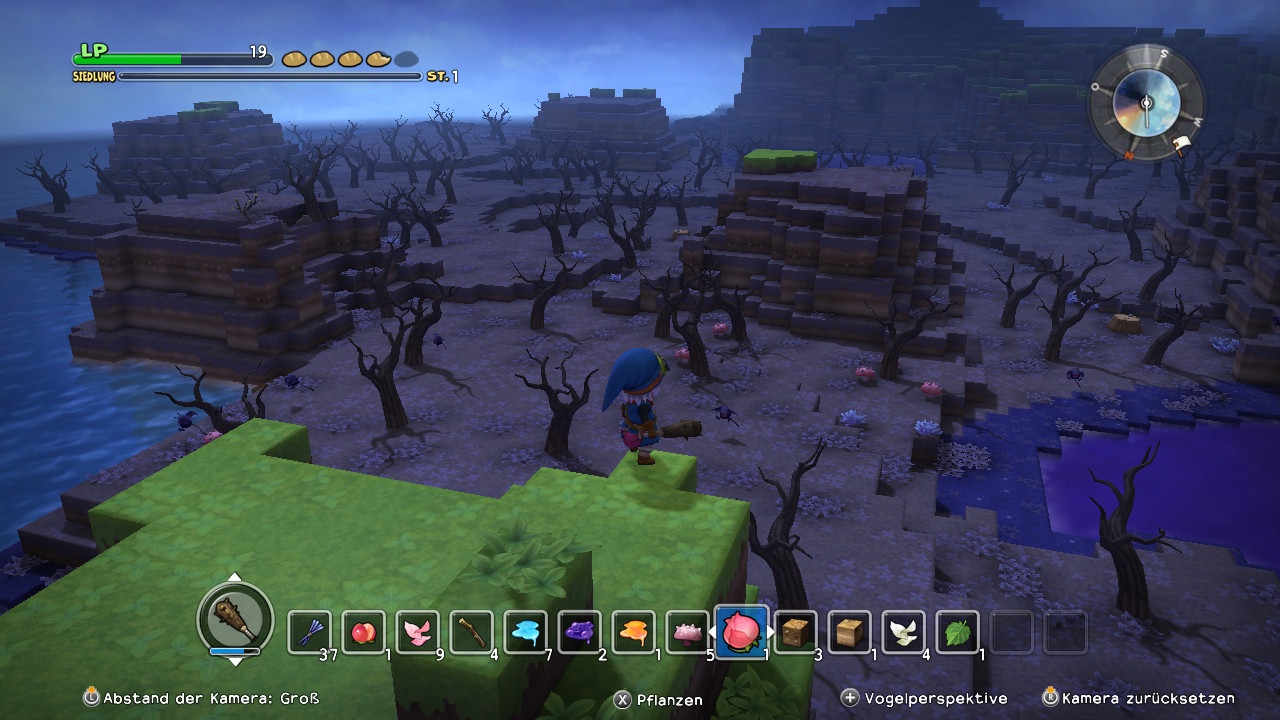Select the dark earth block slot
Screen dimensions: 1280x720
[x=796, y=632]
